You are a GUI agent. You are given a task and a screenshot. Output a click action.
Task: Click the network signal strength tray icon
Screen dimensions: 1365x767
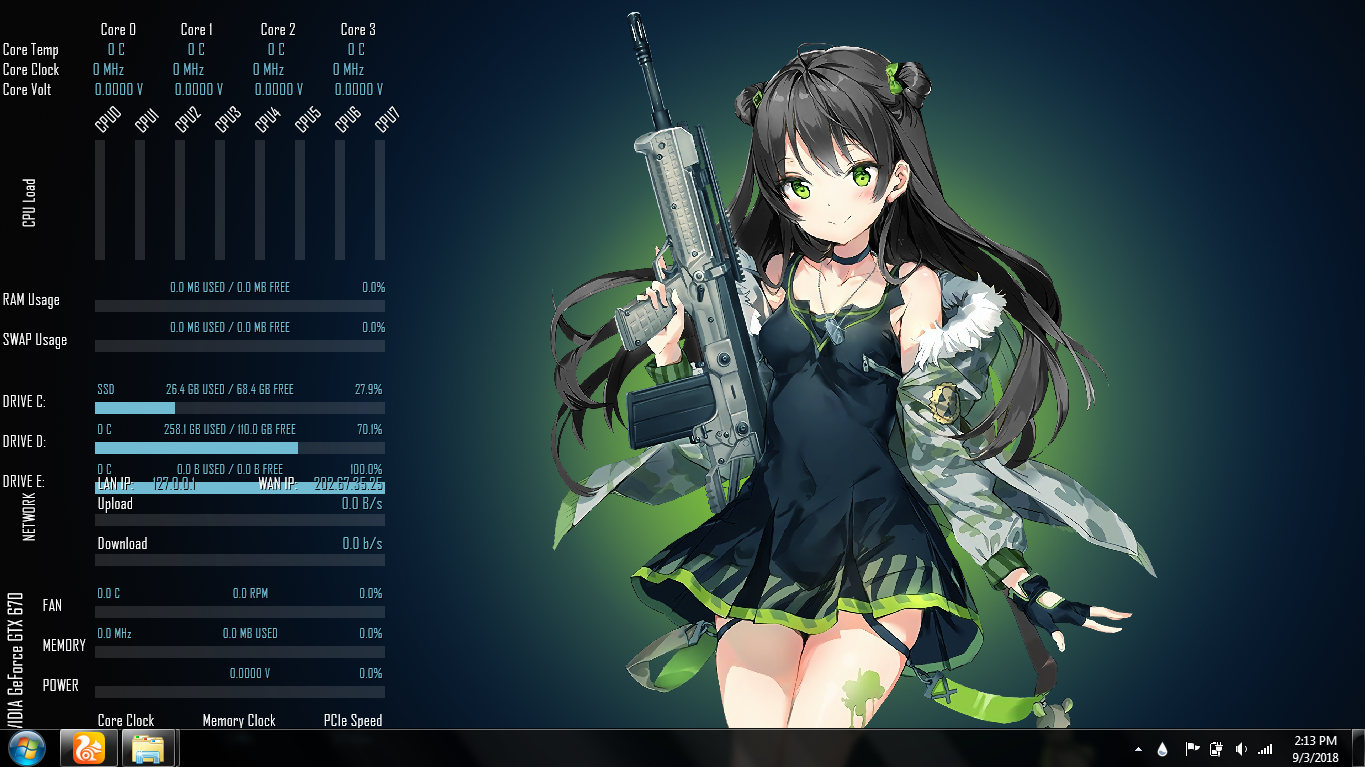1266,748
